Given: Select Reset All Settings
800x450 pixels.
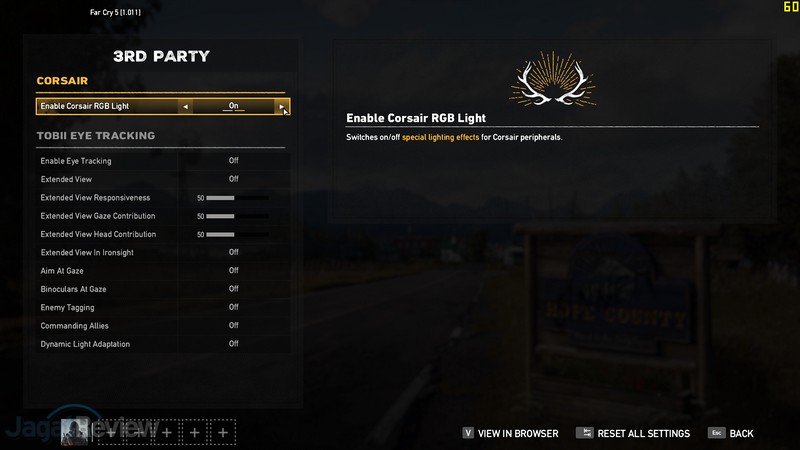Looking at the screenshot, I should pos(634,434).
